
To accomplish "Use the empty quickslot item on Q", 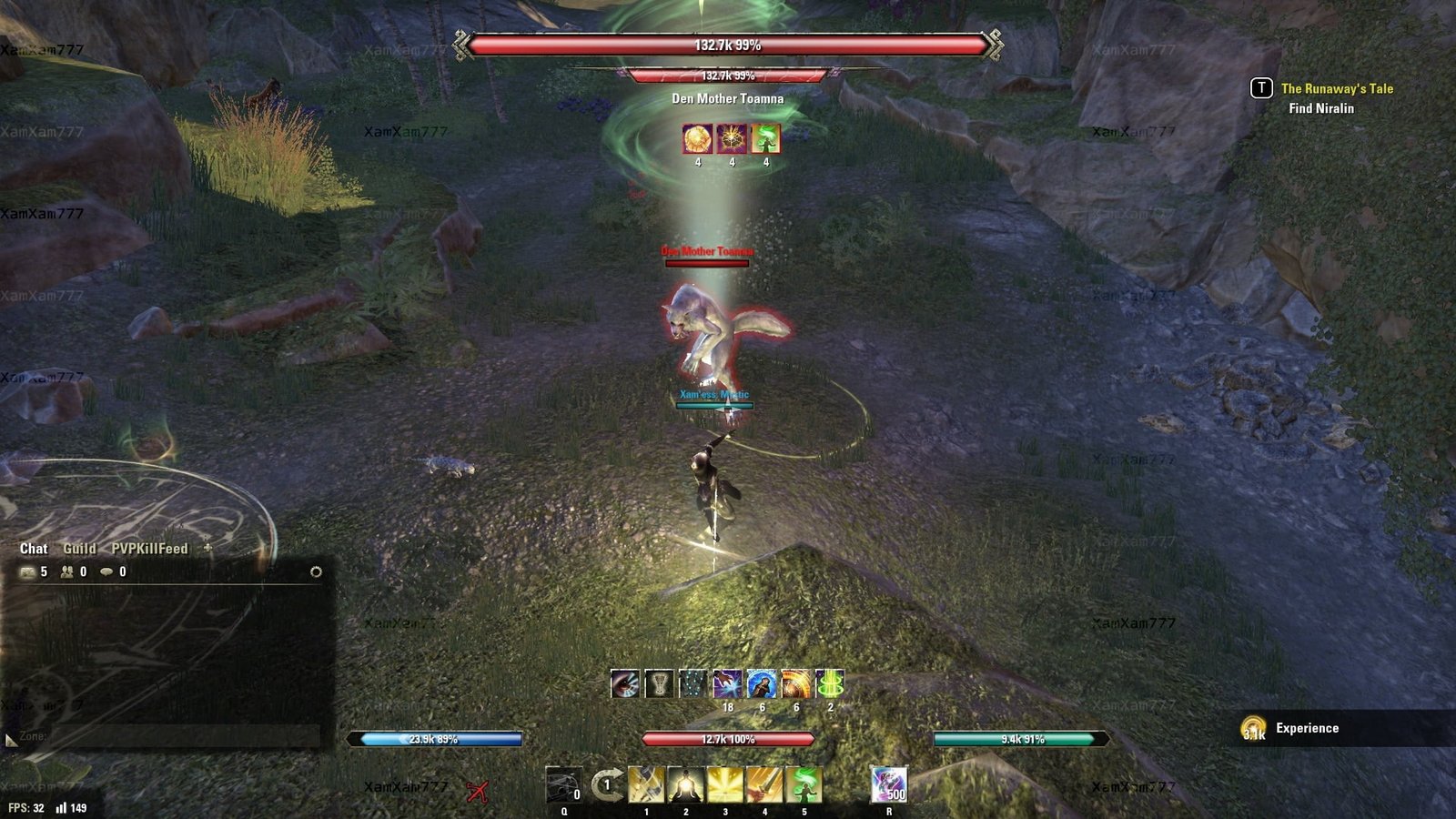I will click(563, 784).
